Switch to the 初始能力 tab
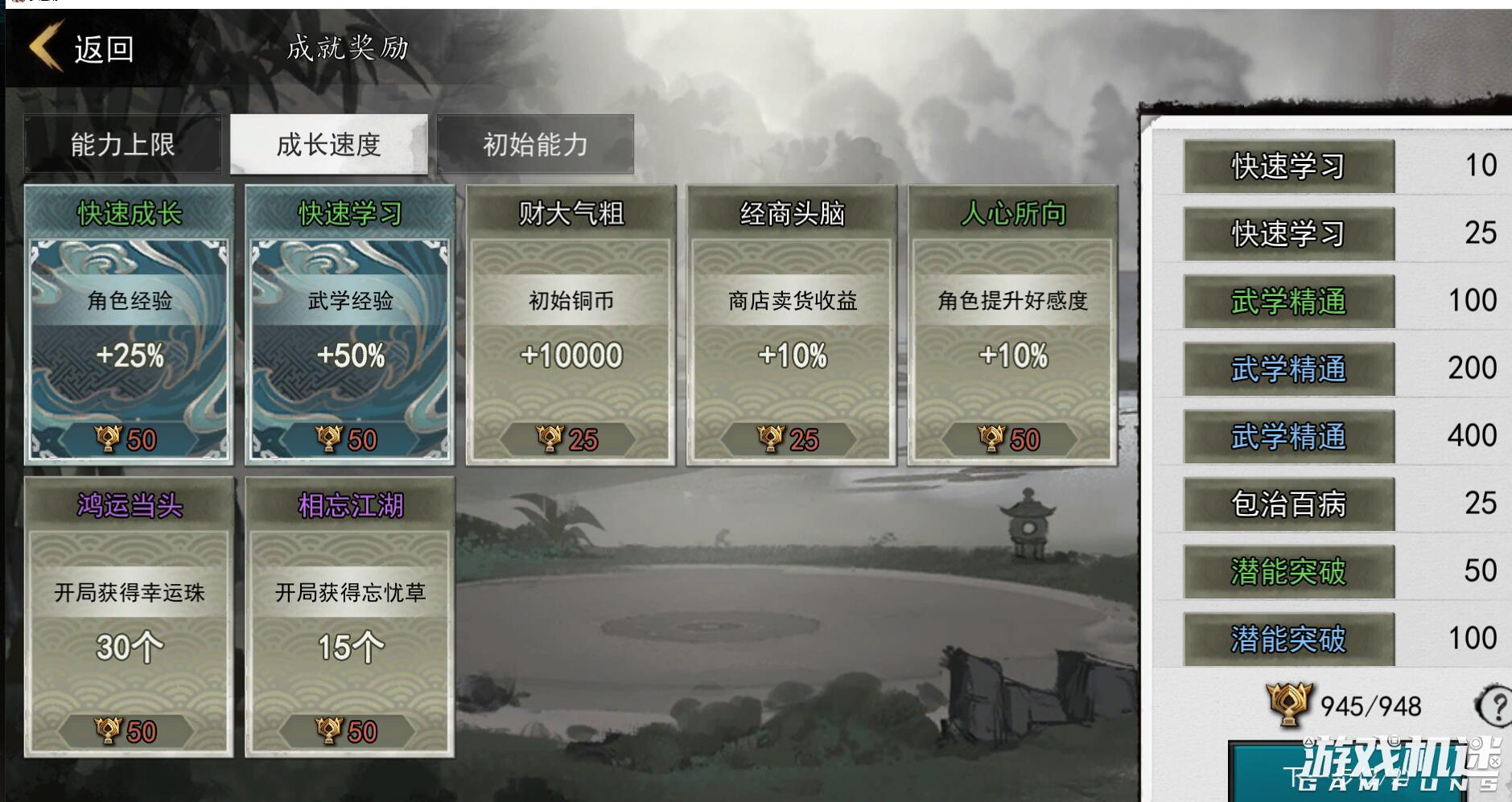The width and height of the screenshot is (1512, 802). (x=535, y=144)
